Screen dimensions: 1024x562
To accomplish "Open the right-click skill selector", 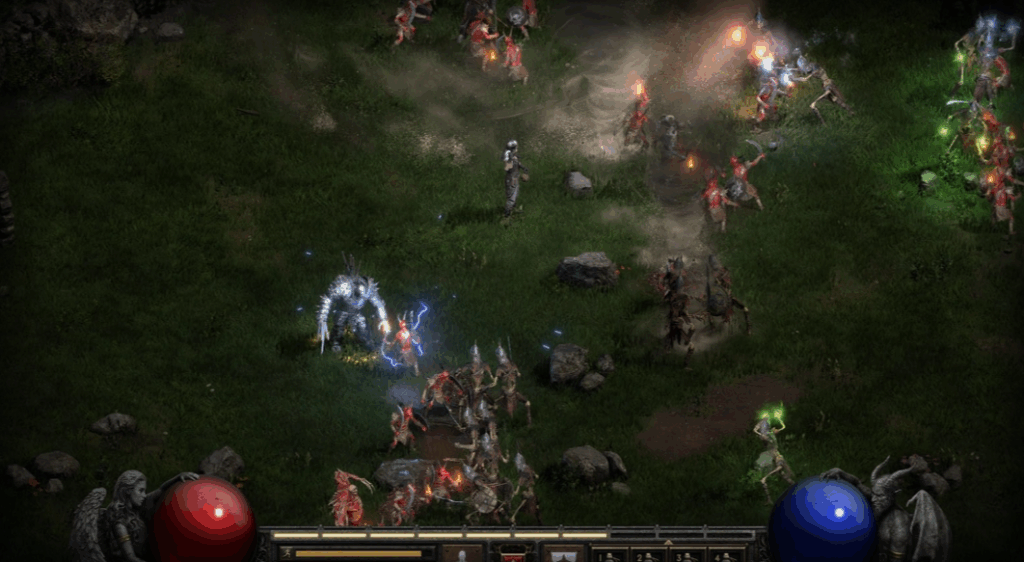I will [563, 553].
